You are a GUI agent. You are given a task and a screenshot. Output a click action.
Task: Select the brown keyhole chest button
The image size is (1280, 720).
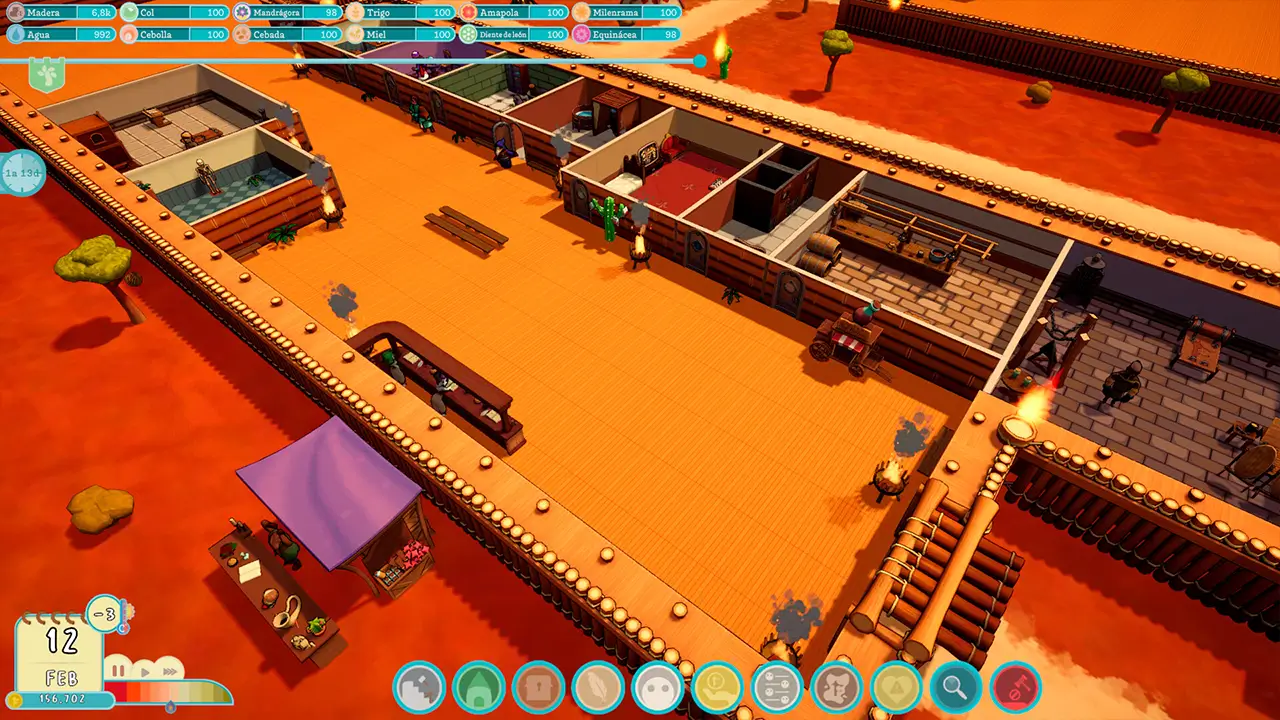538,688
